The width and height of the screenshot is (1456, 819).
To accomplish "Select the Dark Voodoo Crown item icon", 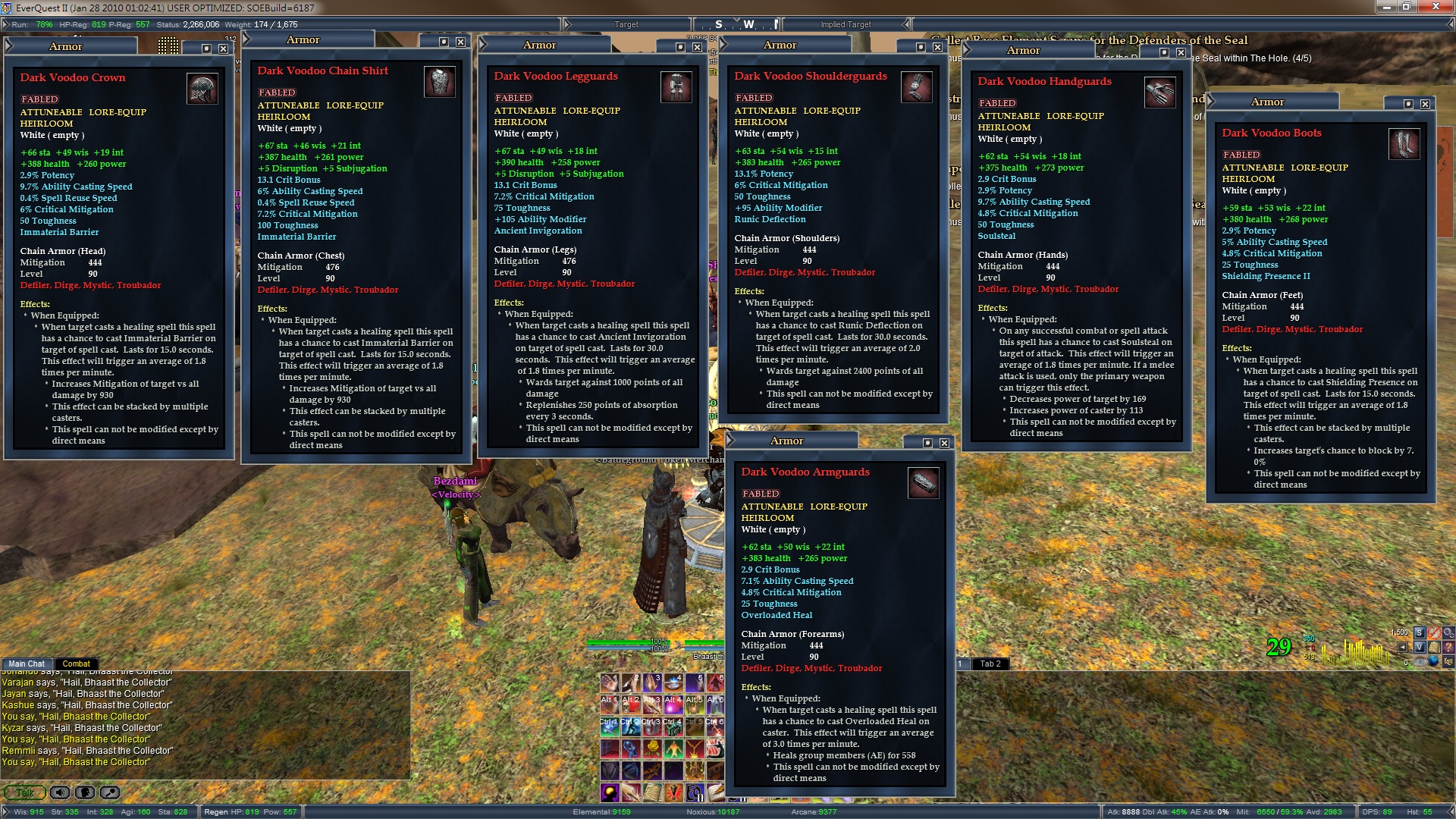I will [202, 89].
